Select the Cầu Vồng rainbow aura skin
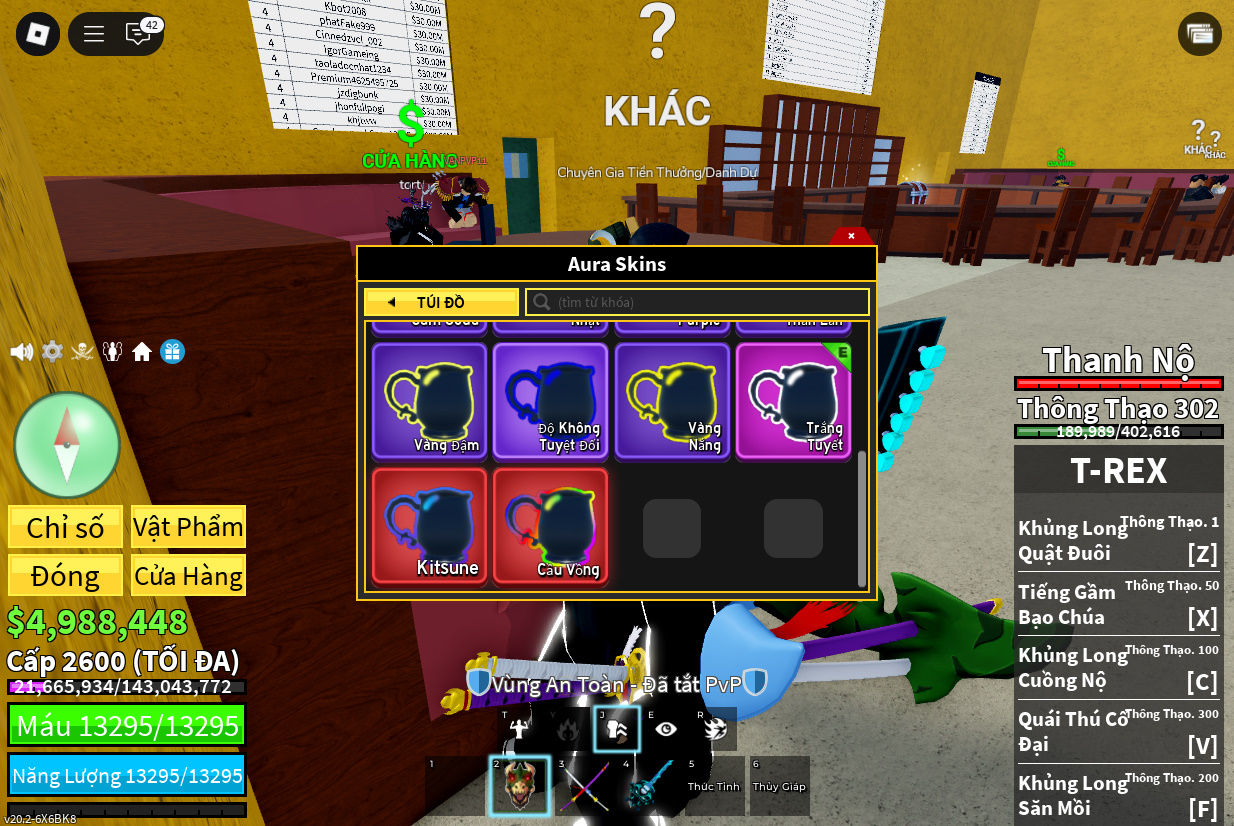1234x826 pixels. 550,526
